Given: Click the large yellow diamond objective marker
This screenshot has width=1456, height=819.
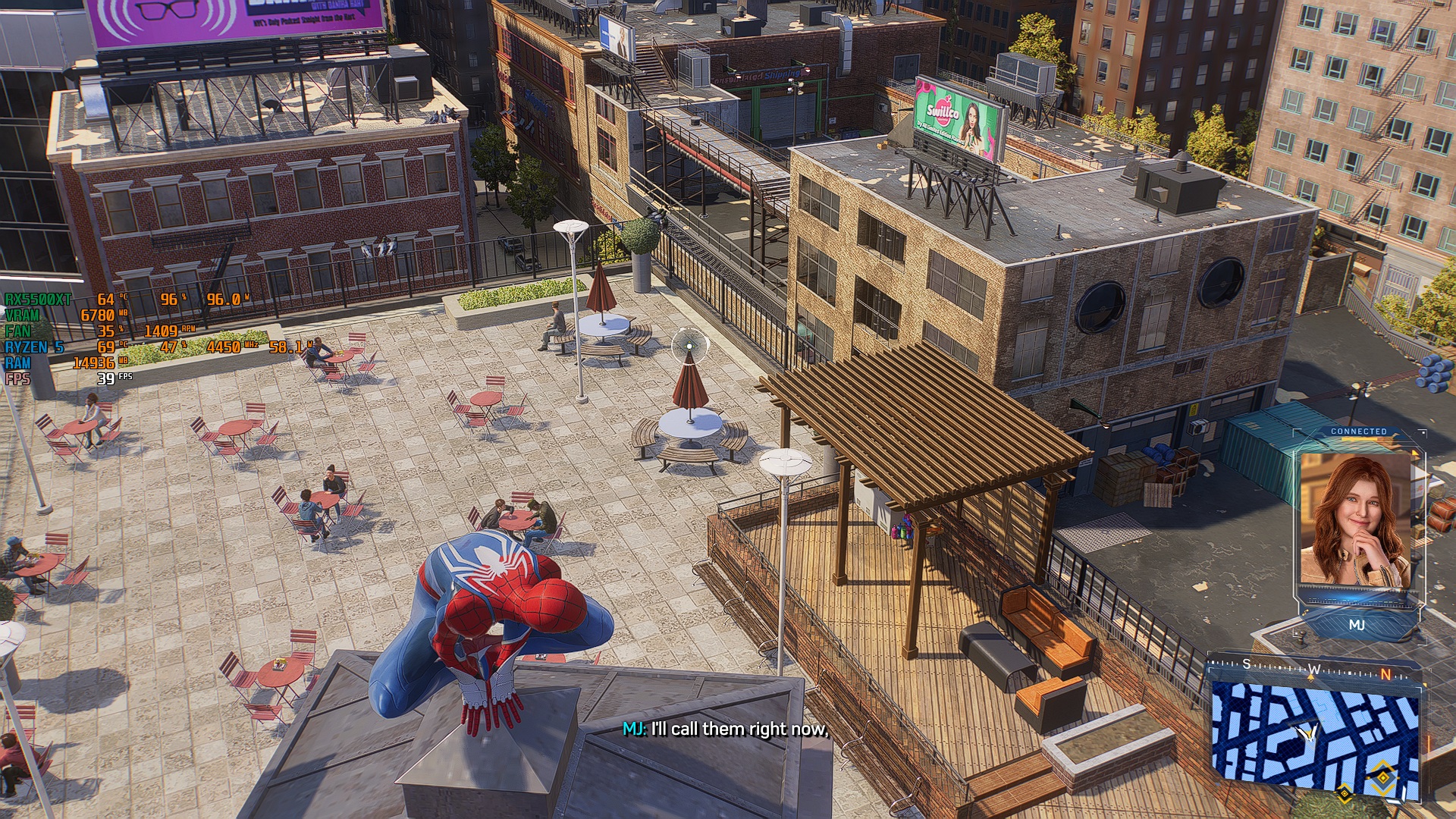Looking at the screenshot, I should [x=1383, y=778].
